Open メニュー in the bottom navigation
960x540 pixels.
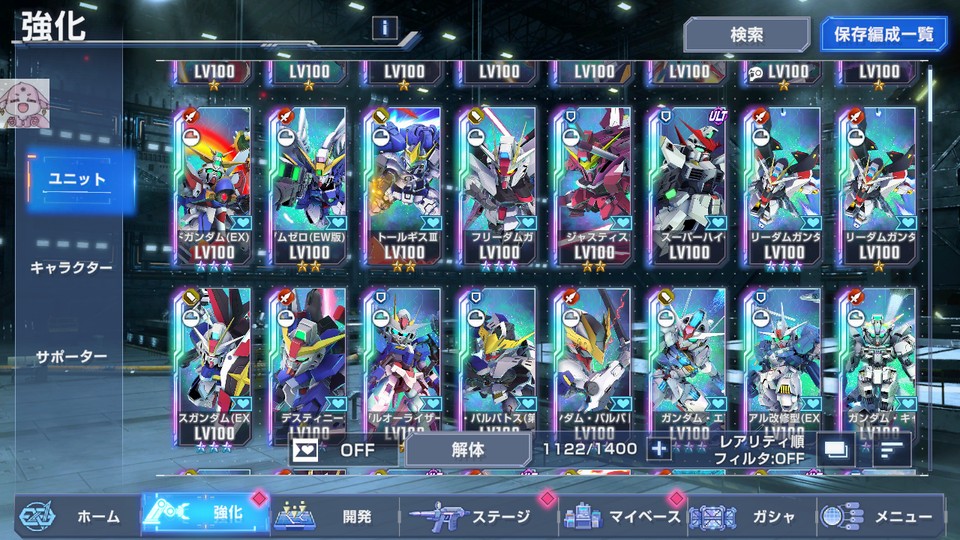[x=880, y=516]
